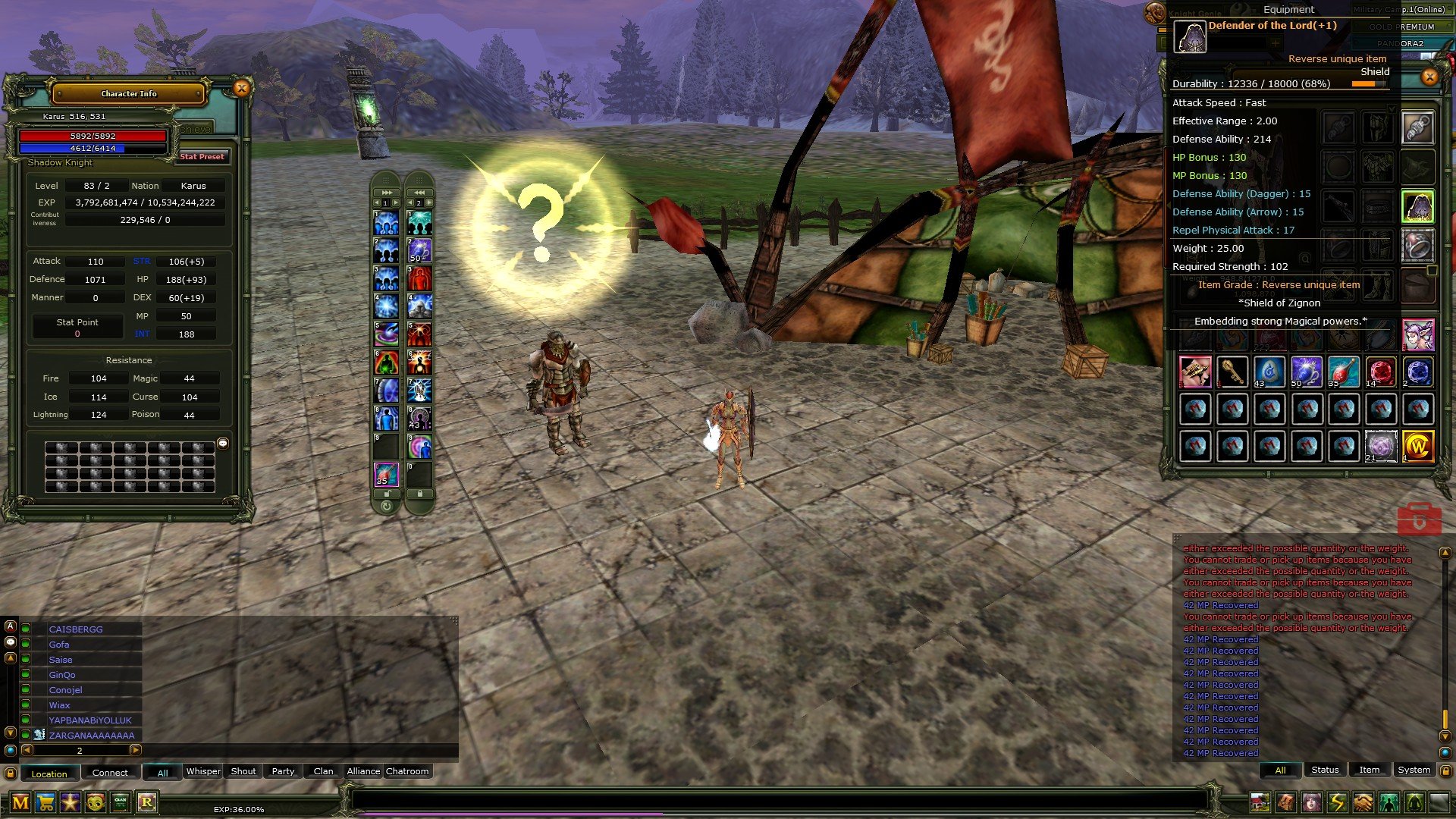Switch the log to the System tab
The height and width of the screenshot is (819, 1456).
coord(1414,770)
